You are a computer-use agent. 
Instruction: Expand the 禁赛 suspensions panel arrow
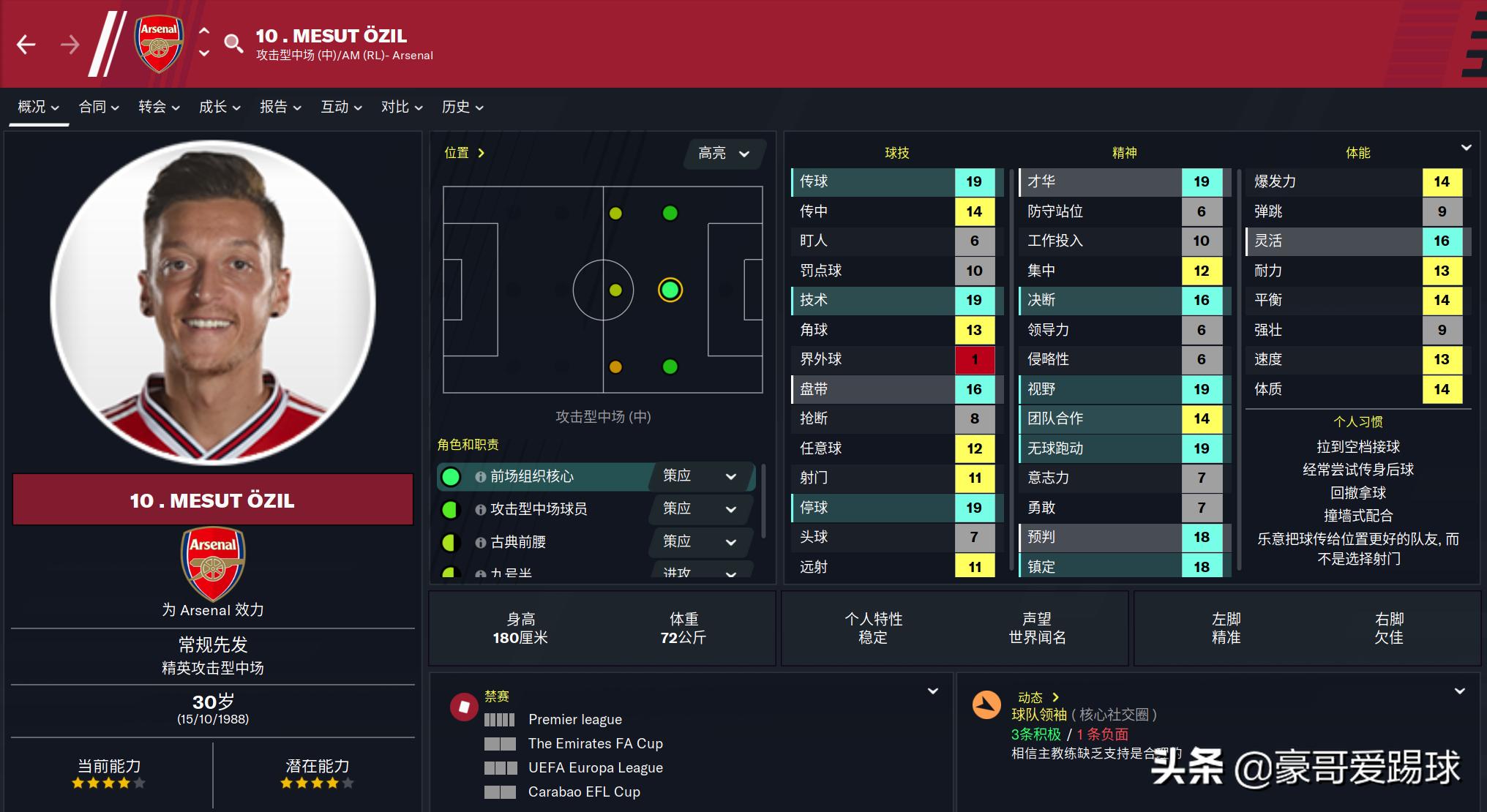coord(933,691)
